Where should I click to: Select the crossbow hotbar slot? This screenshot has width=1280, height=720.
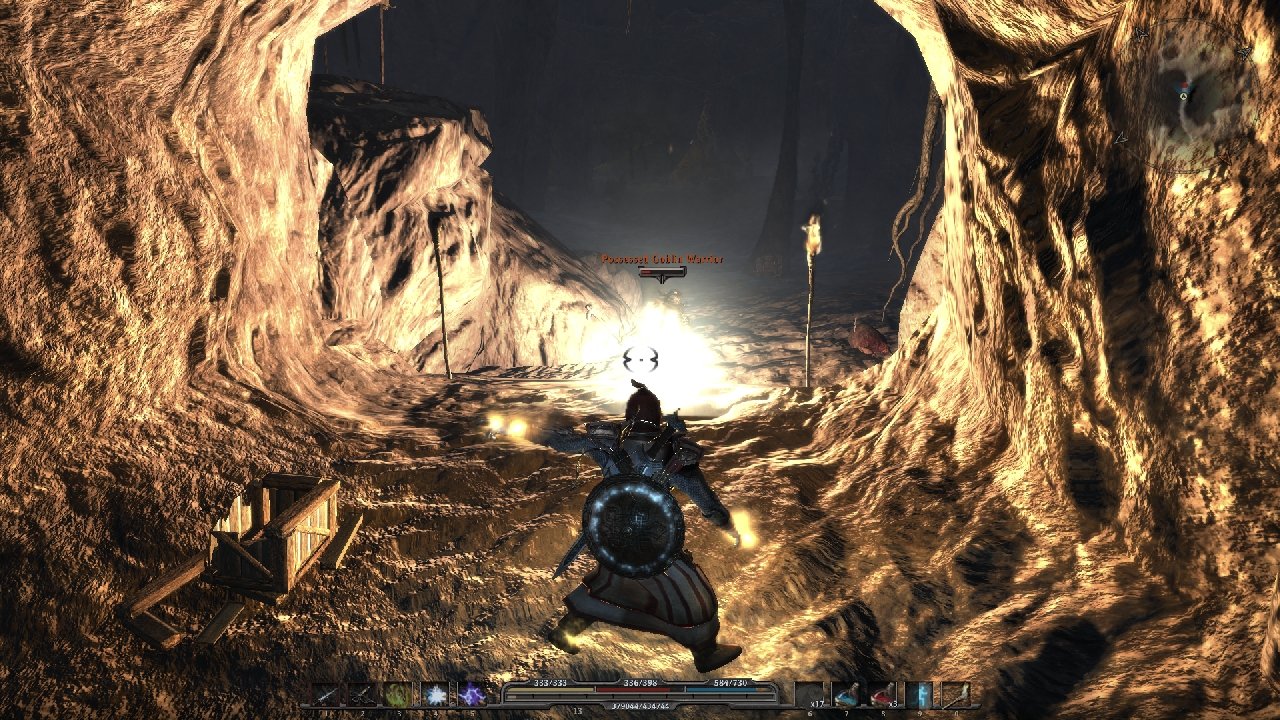(362, 694)
